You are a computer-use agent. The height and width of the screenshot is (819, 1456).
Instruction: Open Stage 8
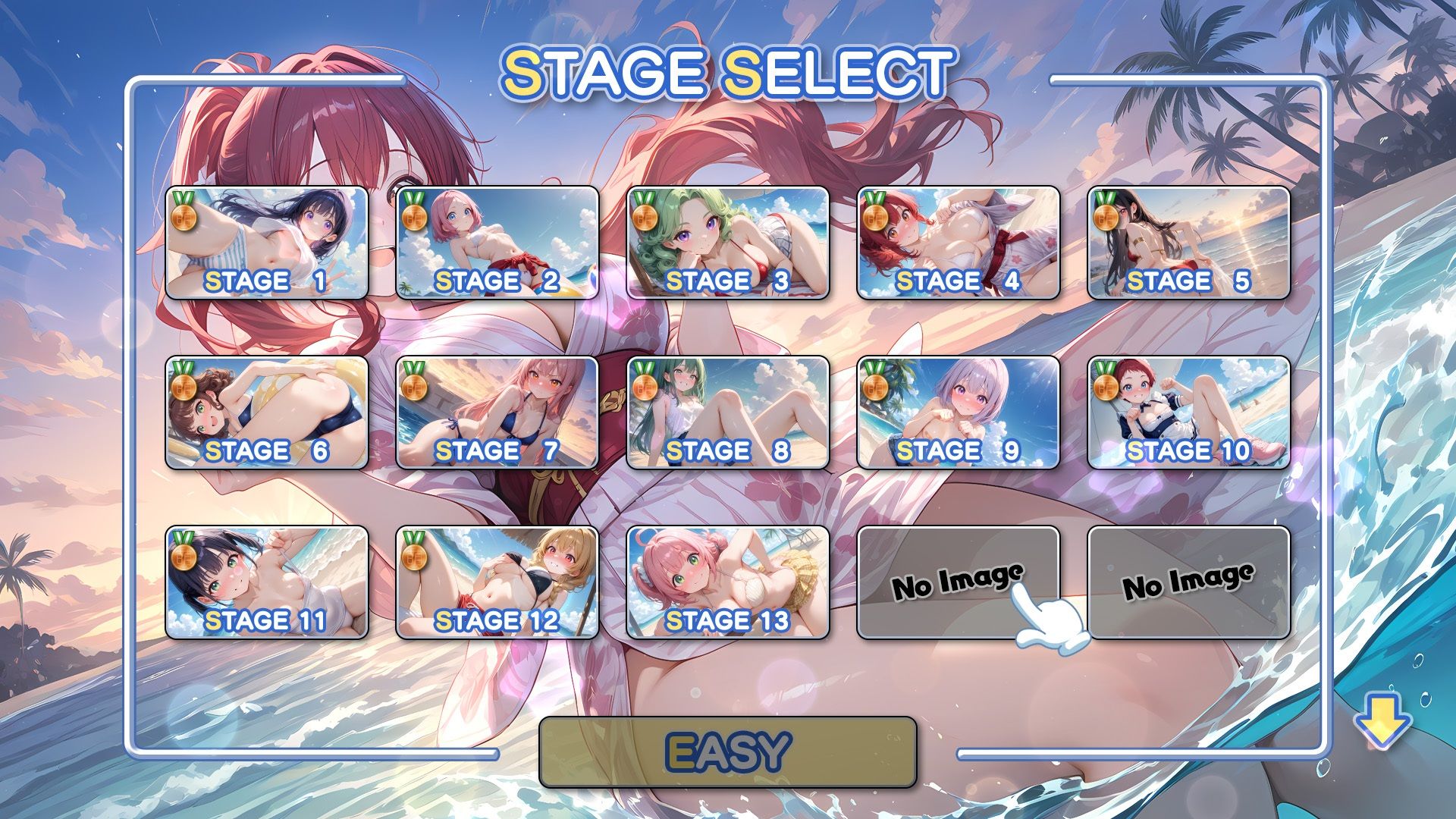coord(727,413)
